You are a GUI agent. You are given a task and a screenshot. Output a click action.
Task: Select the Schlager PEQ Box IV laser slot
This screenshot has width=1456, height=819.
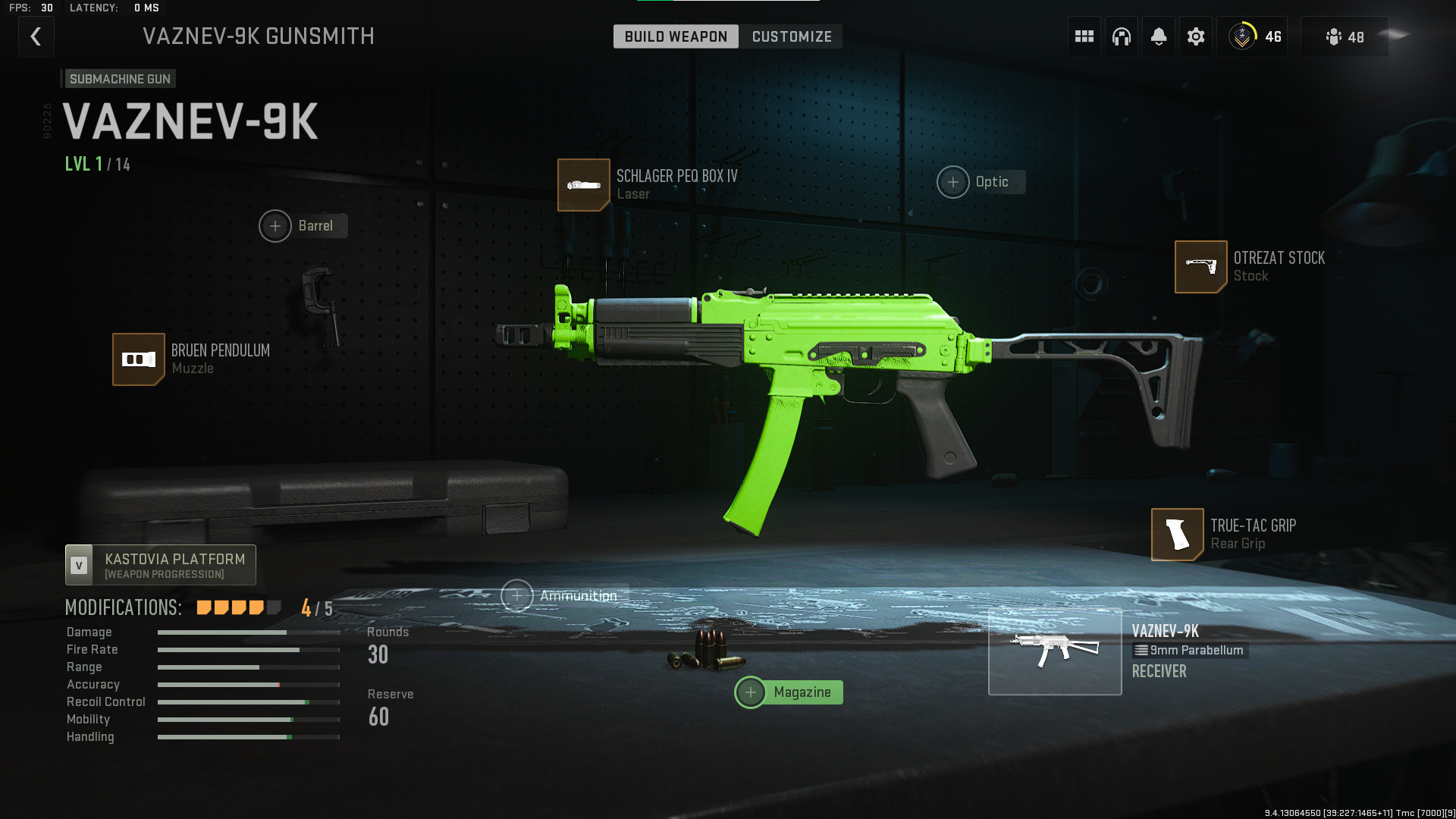coord(584,185)
